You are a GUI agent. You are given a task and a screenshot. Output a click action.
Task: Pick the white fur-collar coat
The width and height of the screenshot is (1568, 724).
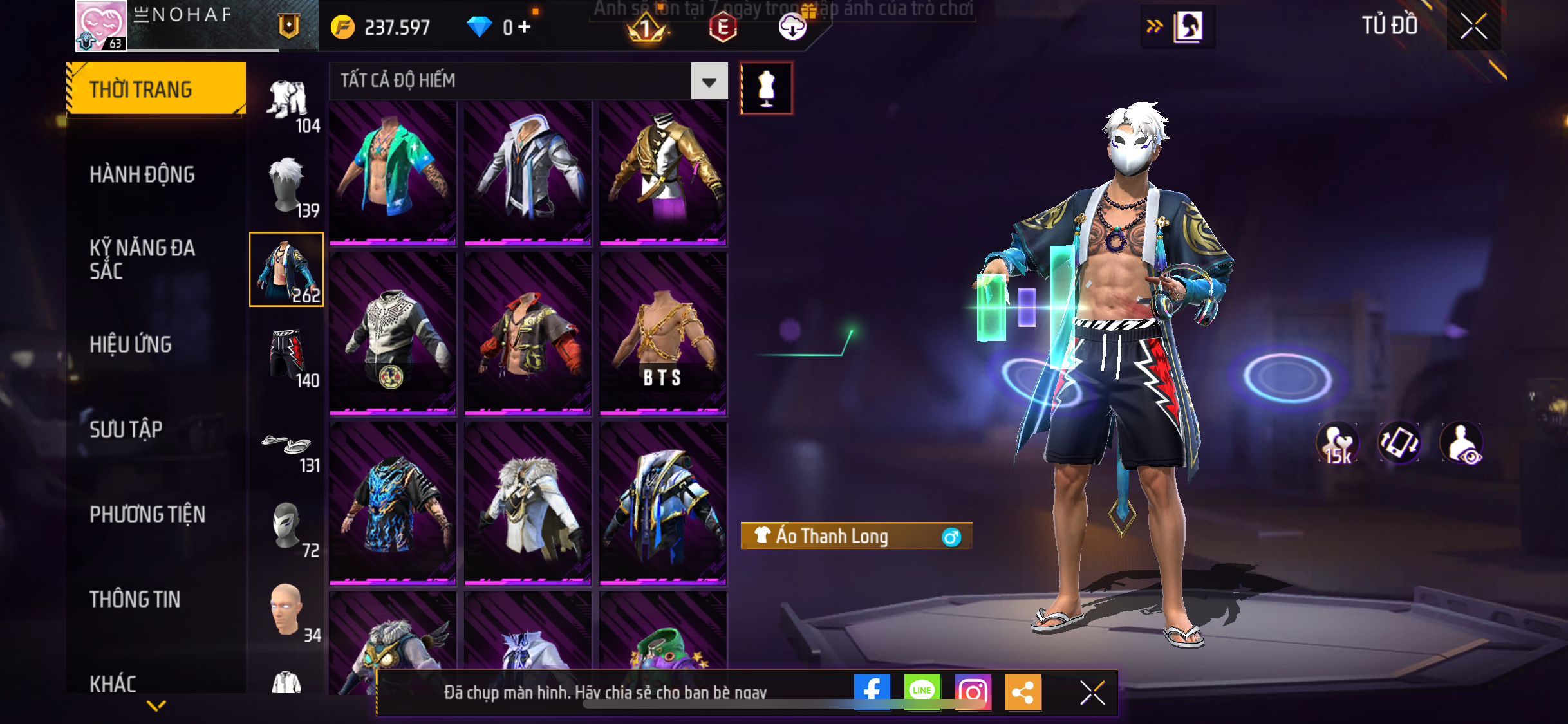coord(528,503)
